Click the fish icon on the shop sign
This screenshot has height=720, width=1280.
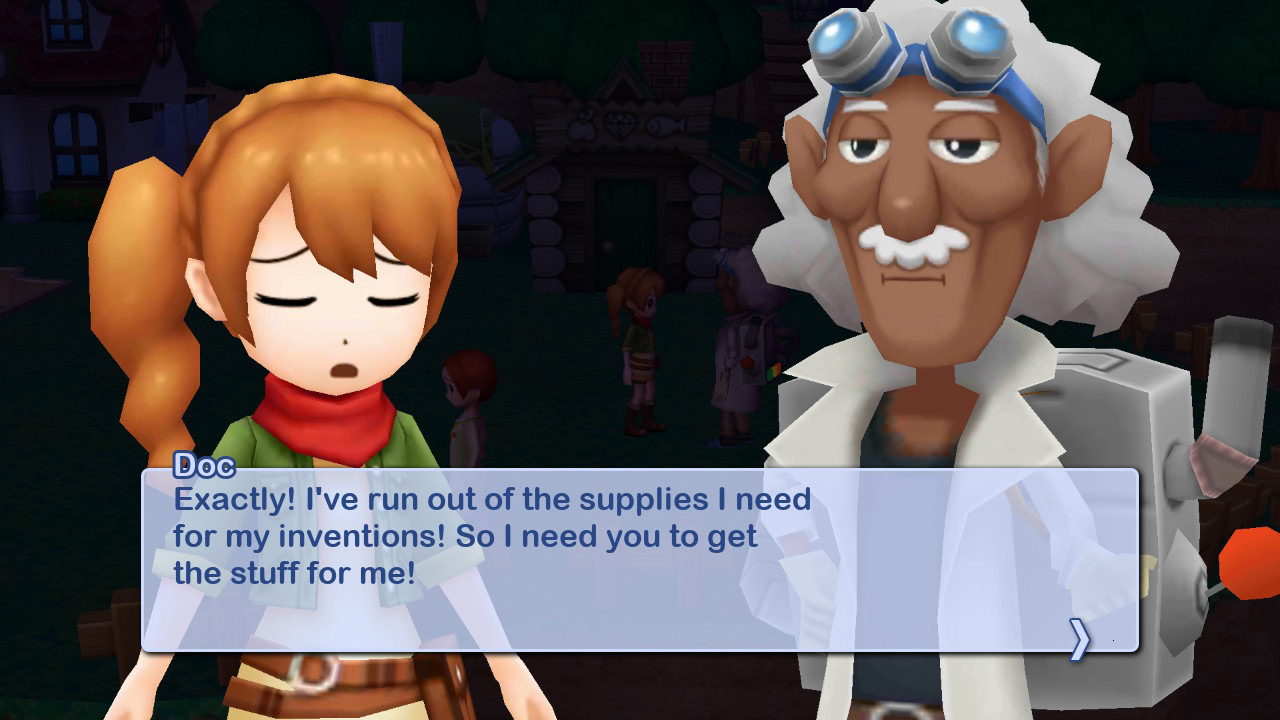666,124
